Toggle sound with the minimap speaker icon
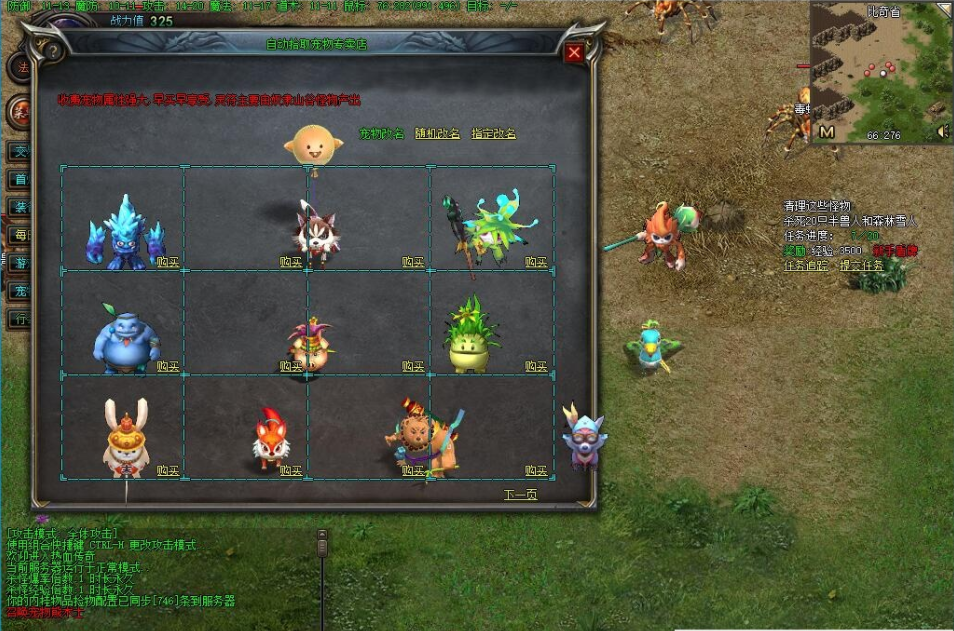This screenshot has height=631, width=954. [x=942, y=132]
